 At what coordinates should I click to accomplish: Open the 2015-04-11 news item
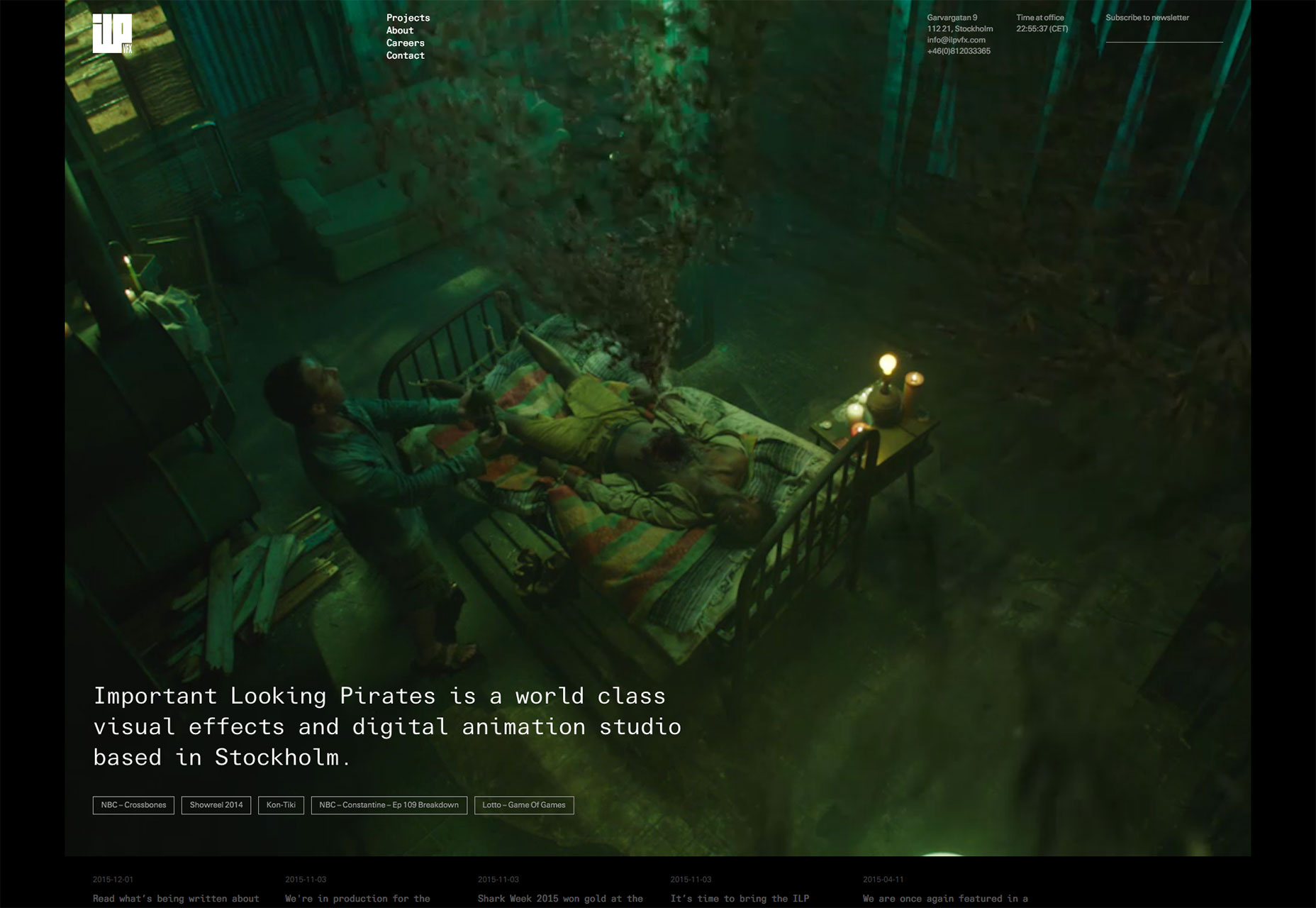945,898
